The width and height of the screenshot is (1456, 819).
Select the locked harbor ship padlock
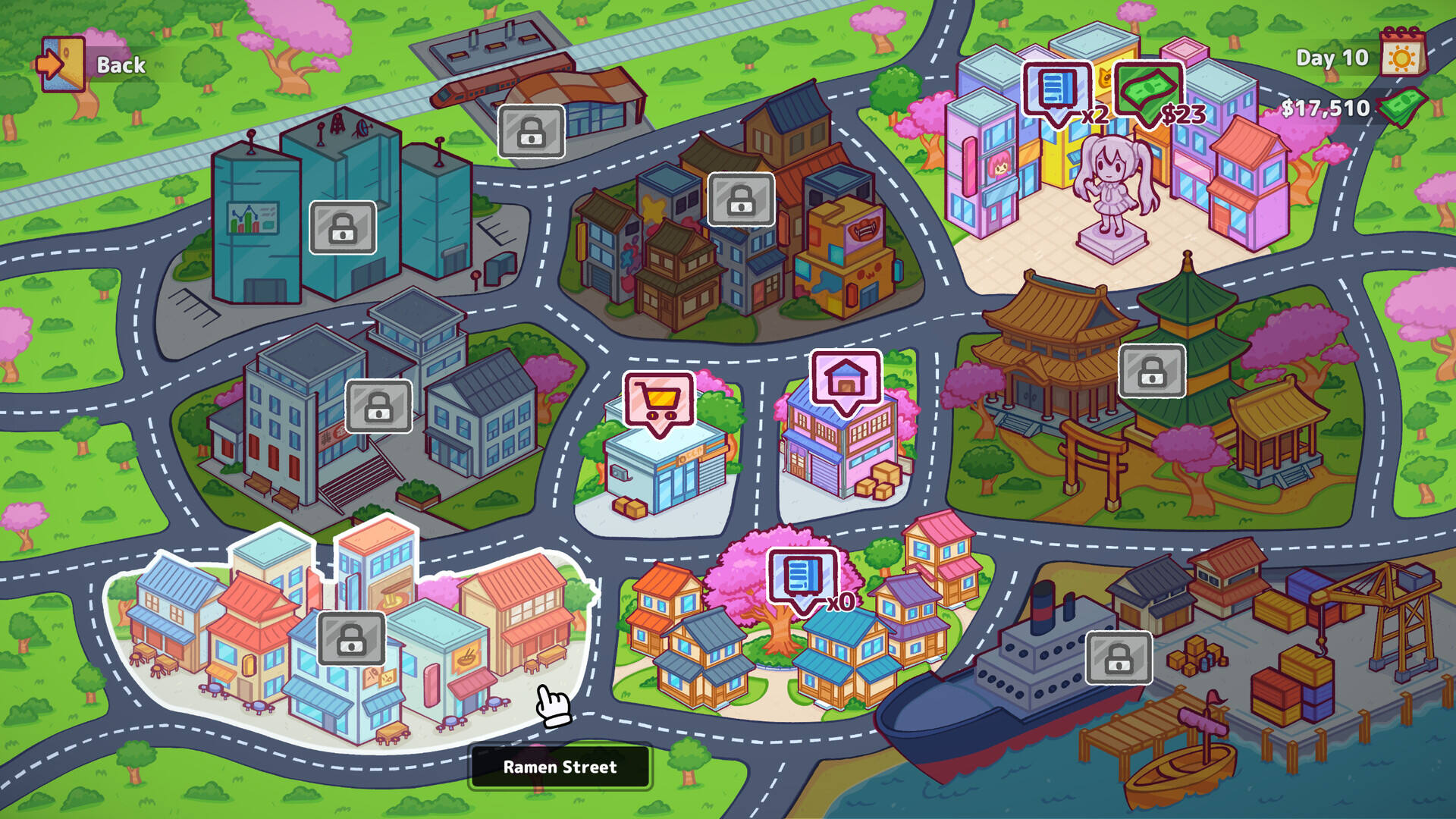[x=1119, y=657]
